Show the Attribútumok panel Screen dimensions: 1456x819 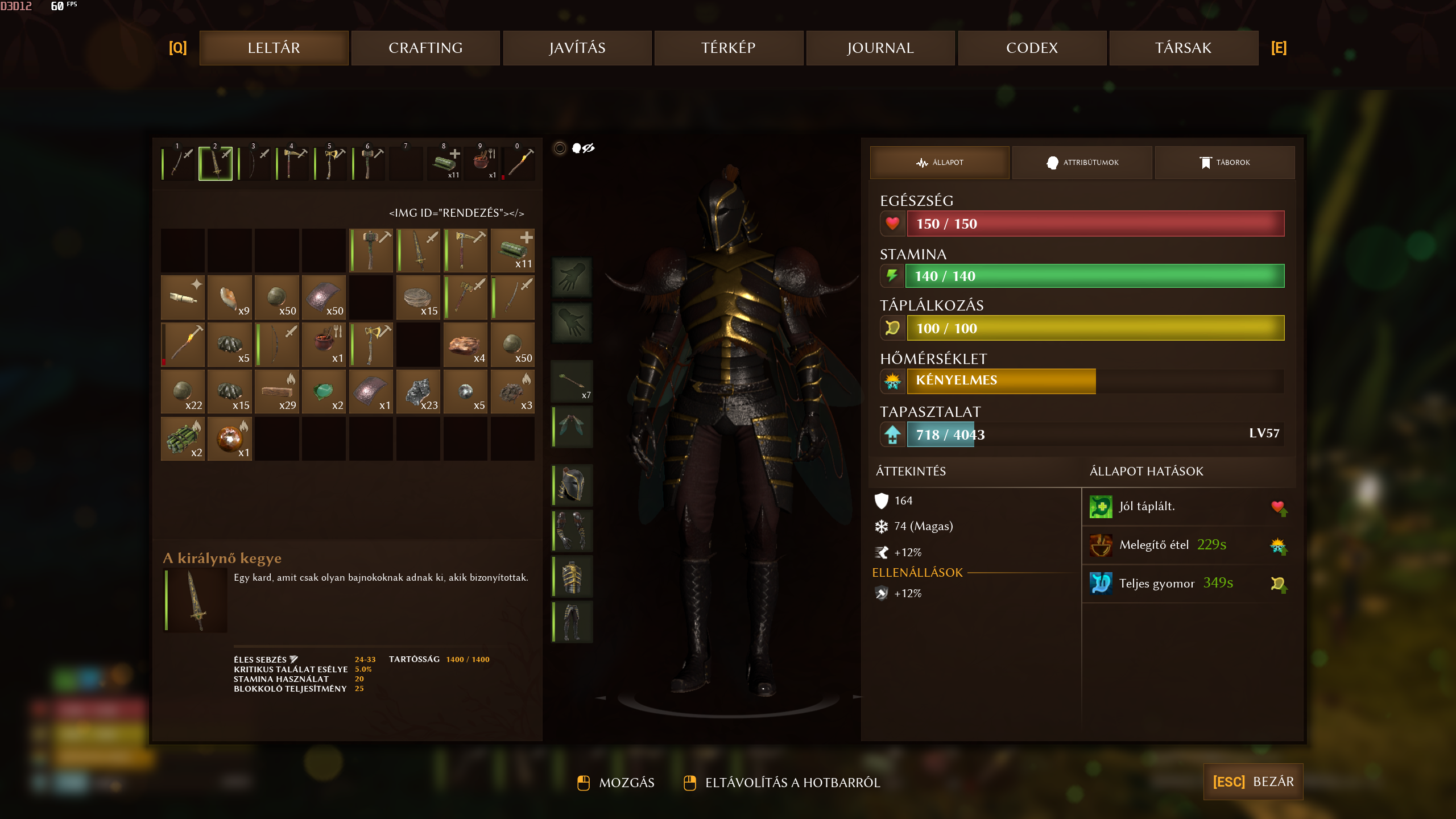point(1082,163)
